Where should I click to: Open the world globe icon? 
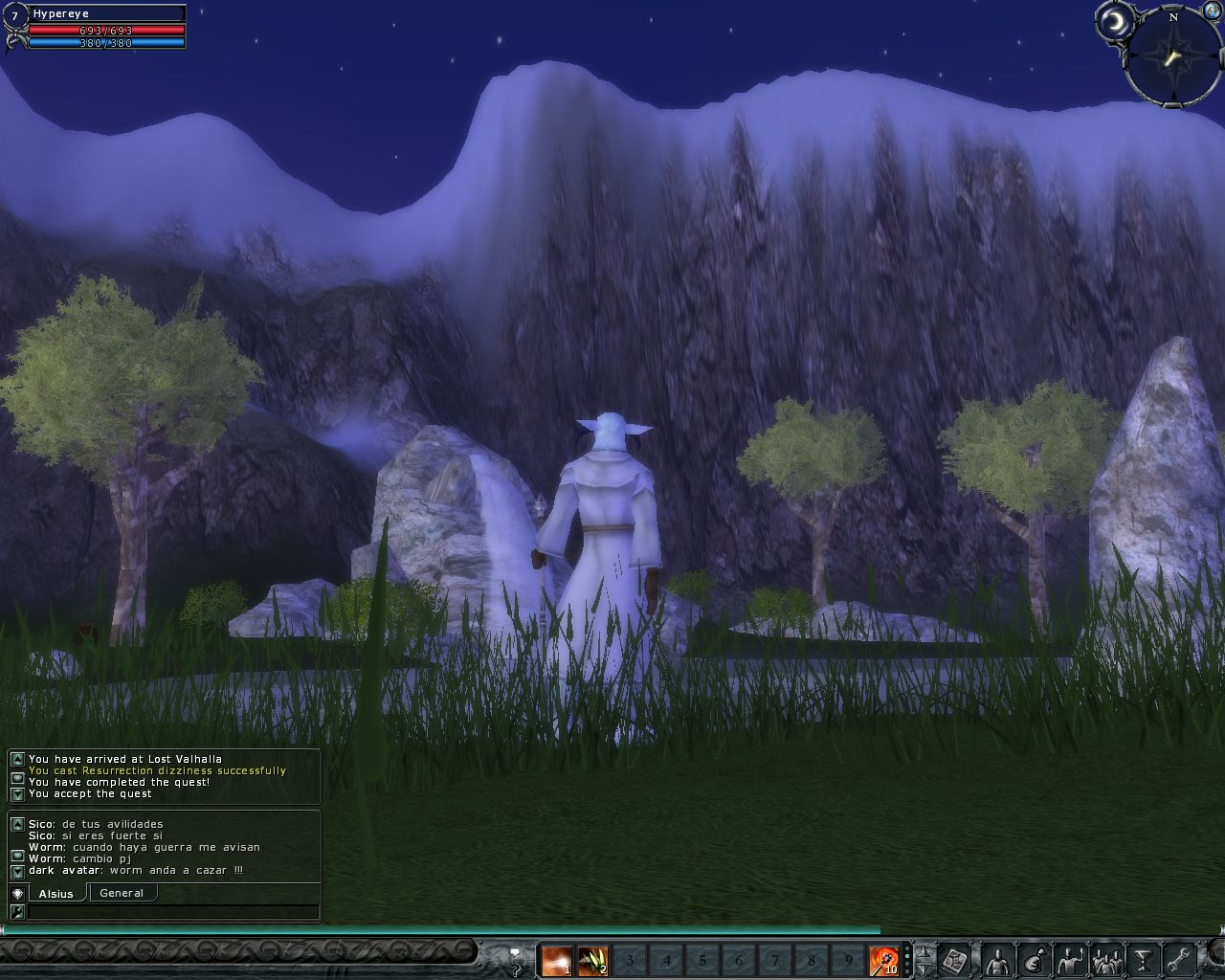(1210, 9)
